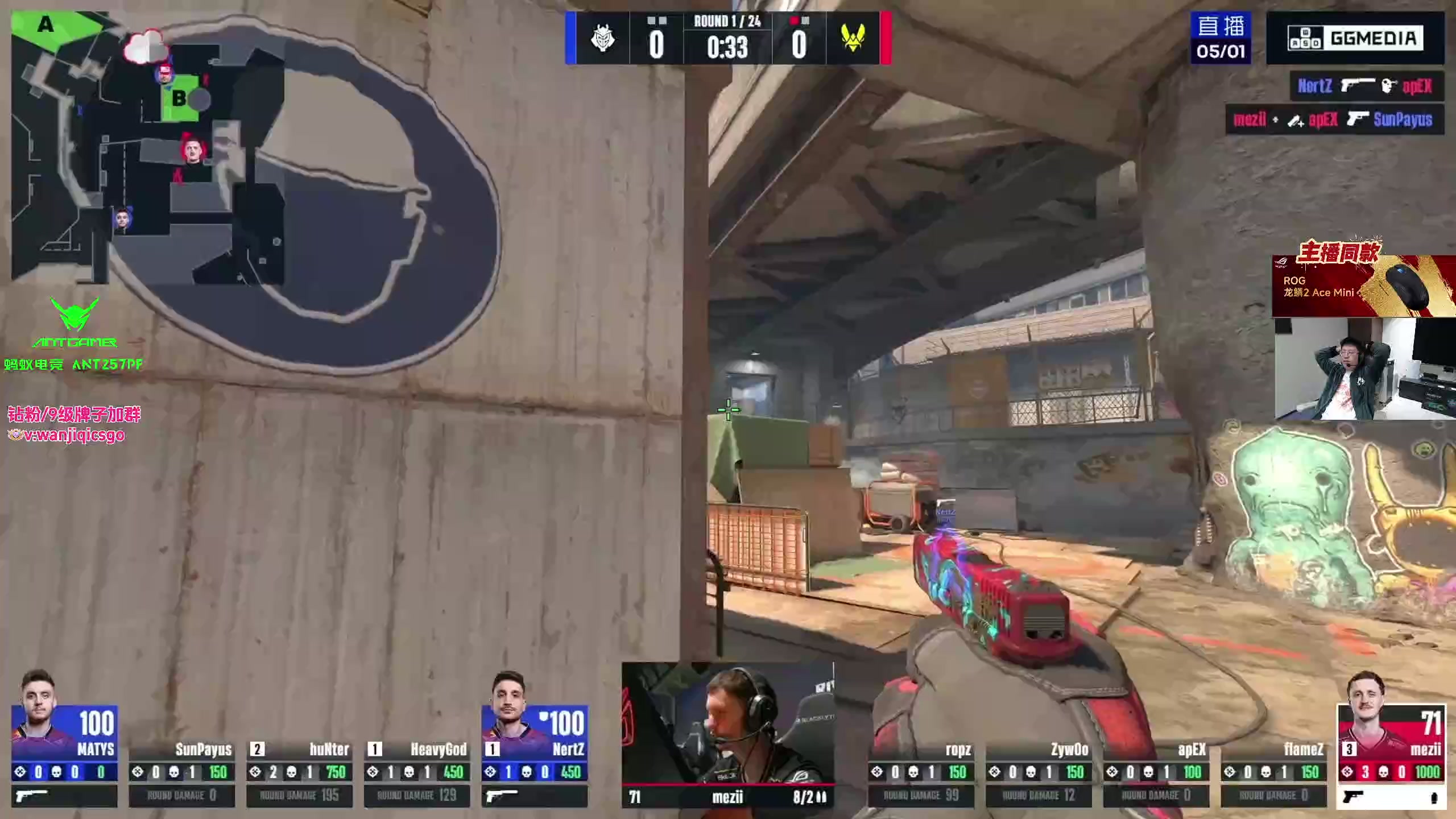Click the GGMEDIA logo banner

[x=1355, y=39]
